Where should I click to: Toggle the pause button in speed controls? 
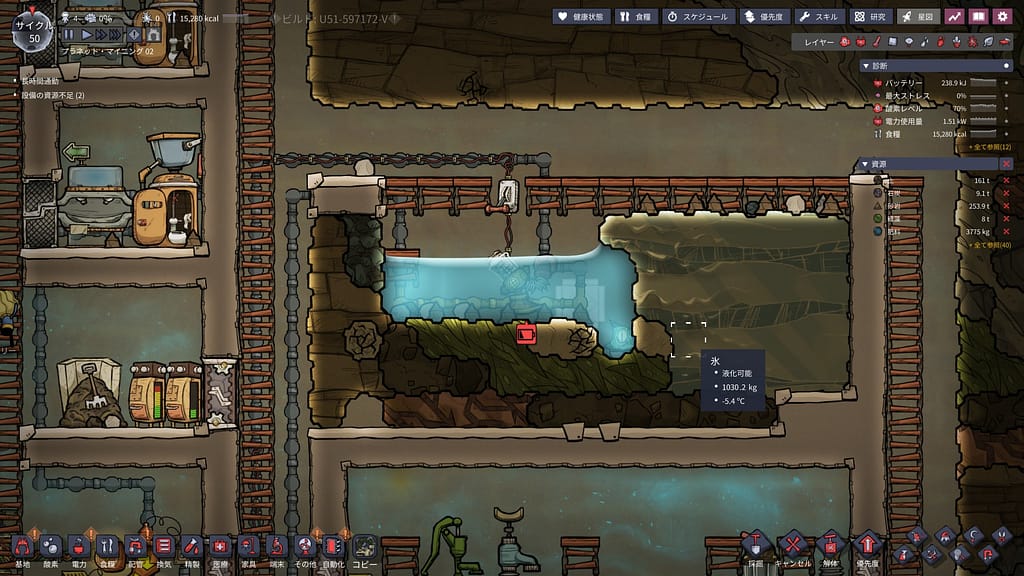pyautogui.click(x=68, y=35)
